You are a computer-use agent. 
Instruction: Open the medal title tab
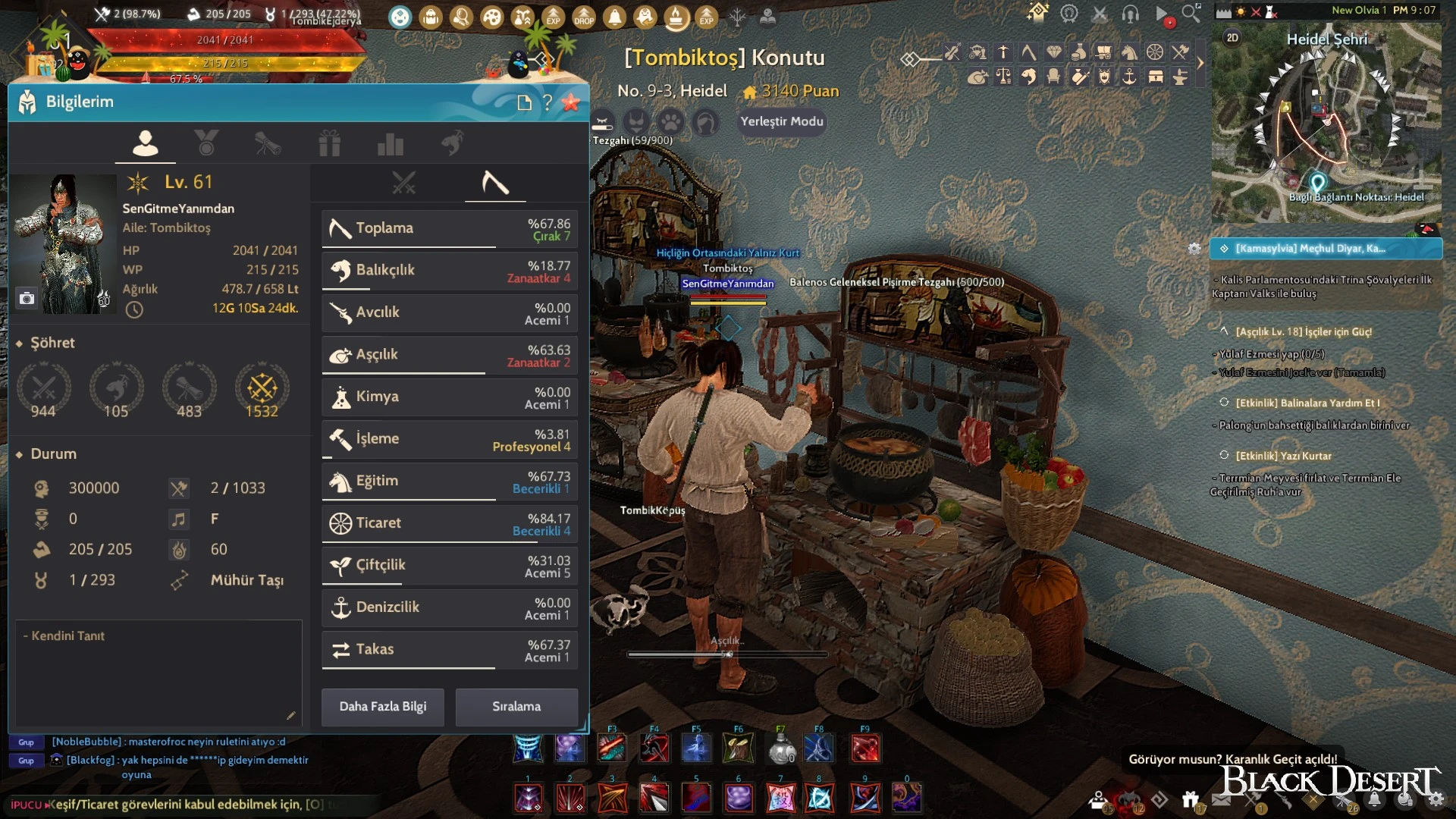pyautogui.click(x=206, y=143)
